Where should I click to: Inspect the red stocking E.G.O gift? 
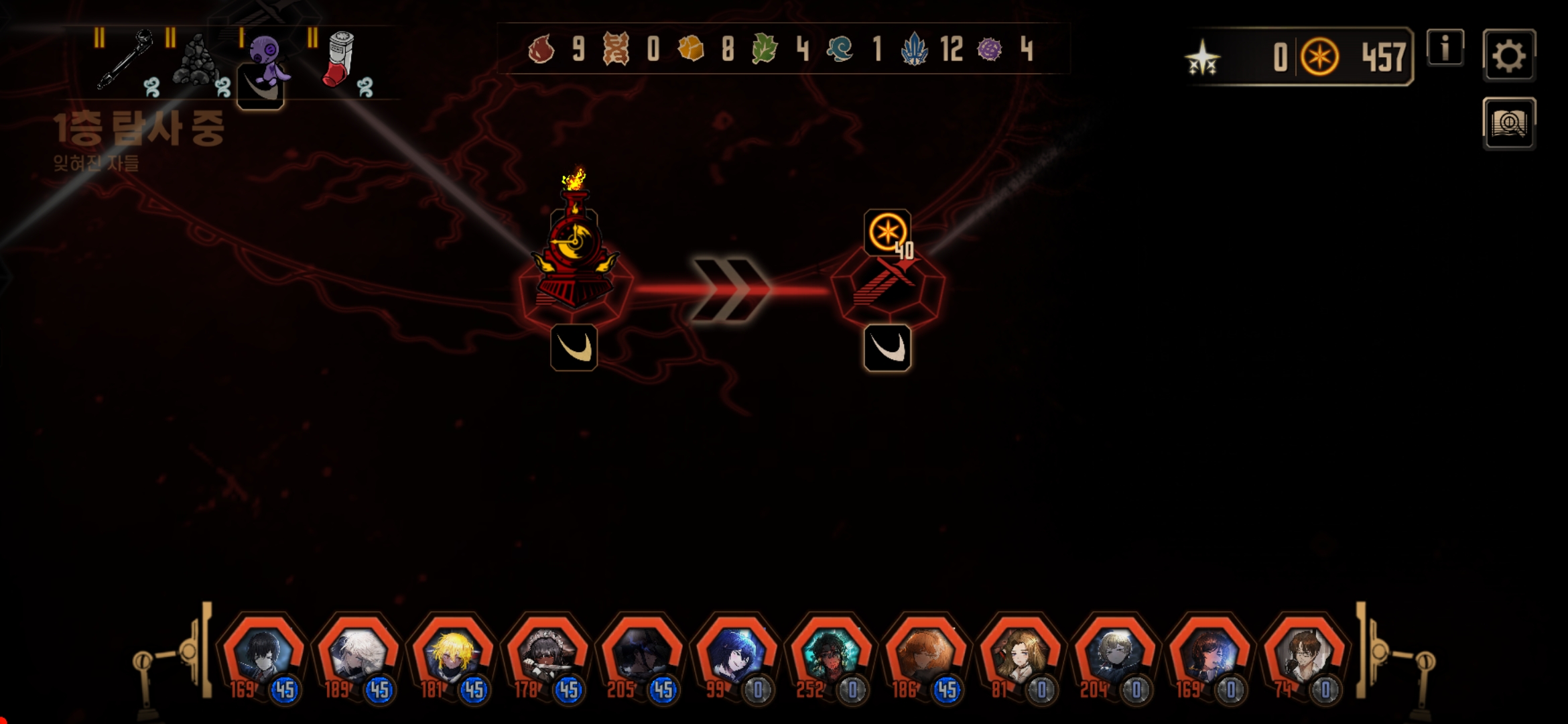point(341,60)
